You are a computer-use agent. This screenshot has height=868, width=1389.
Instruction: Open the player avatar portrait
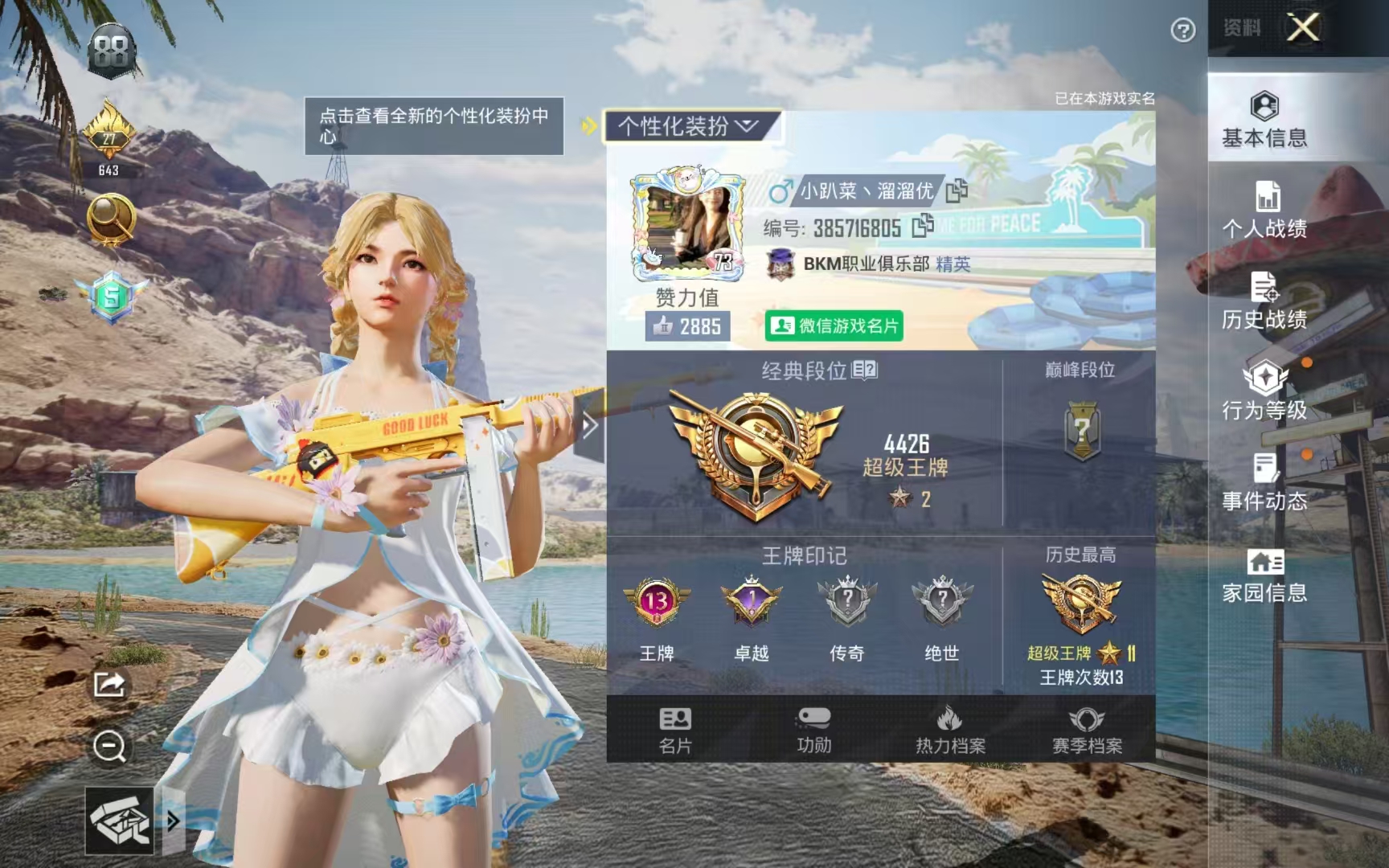point(687,226)
